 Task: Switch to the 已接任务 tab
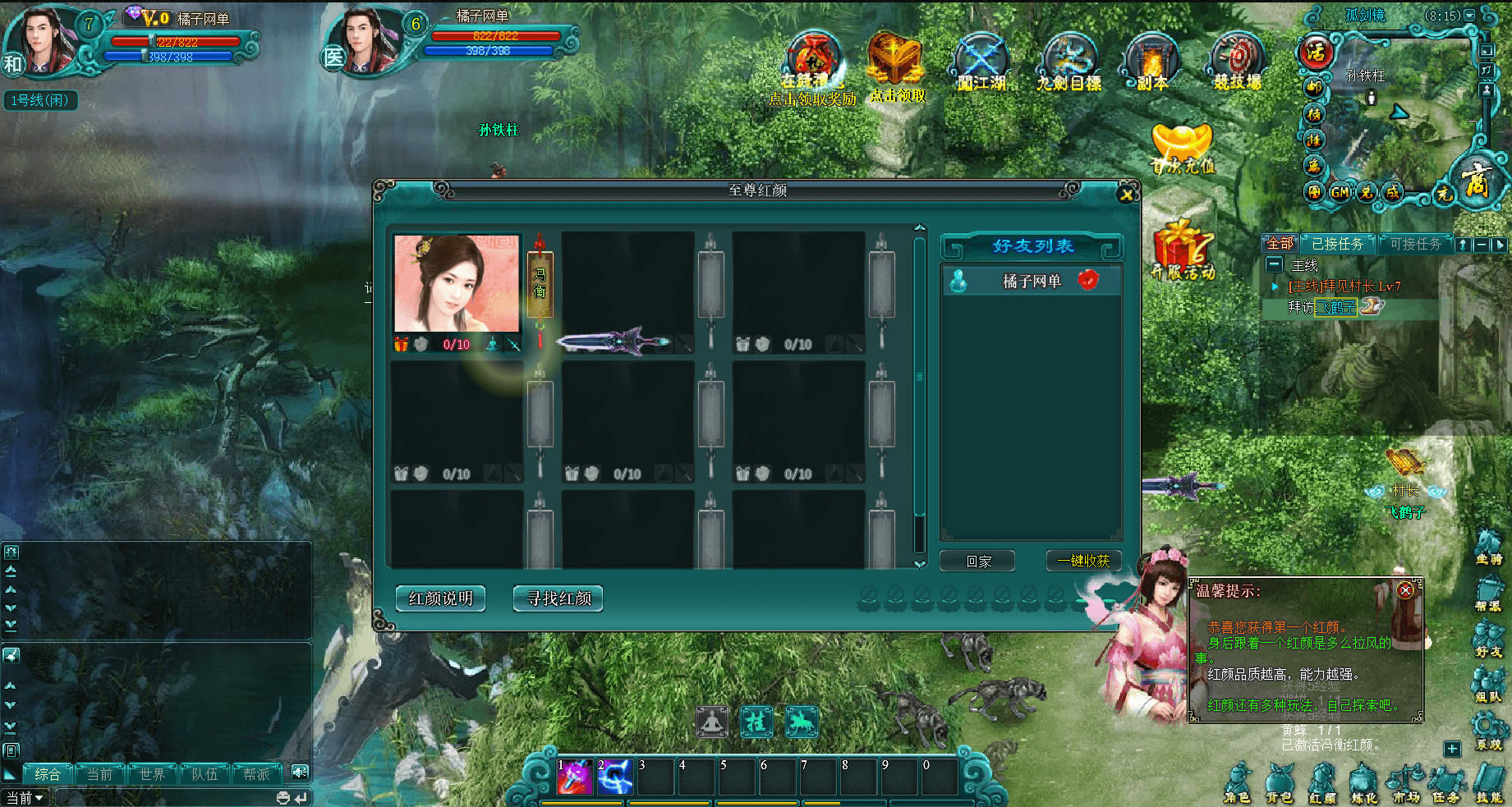1337,244
